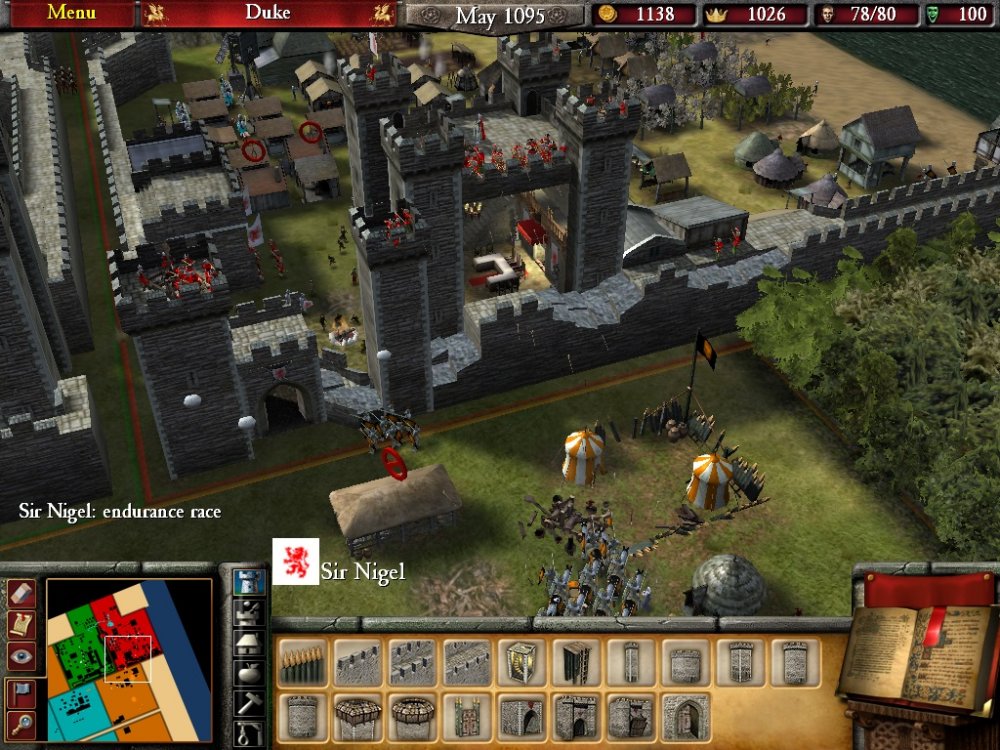
Task: Select the apple food buildings category
Action: click(x=248, y=673)
